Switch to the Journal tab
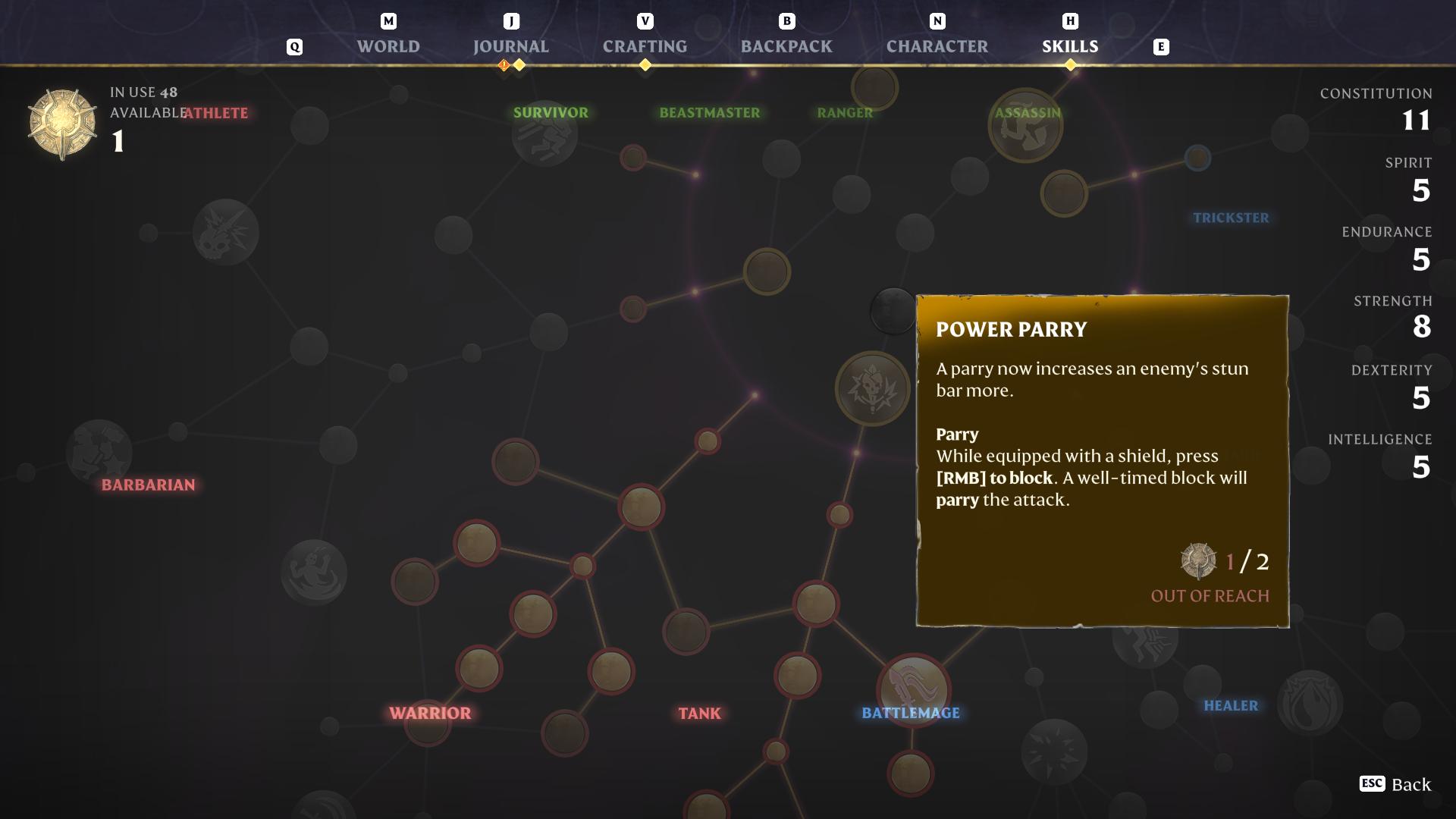 (x=510, y=46)
